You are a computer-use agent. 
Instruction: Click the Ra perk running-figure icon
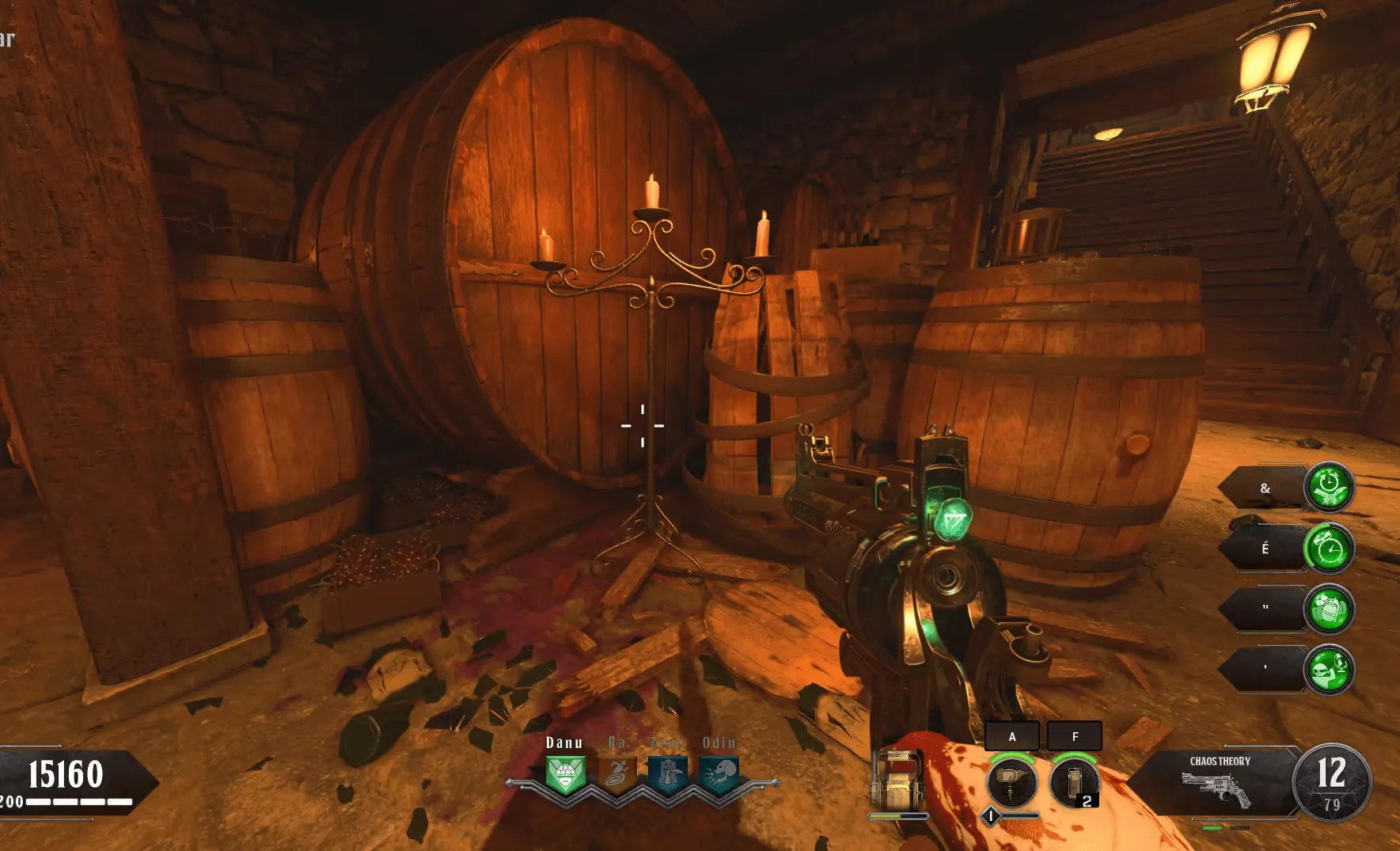[617, 774]
